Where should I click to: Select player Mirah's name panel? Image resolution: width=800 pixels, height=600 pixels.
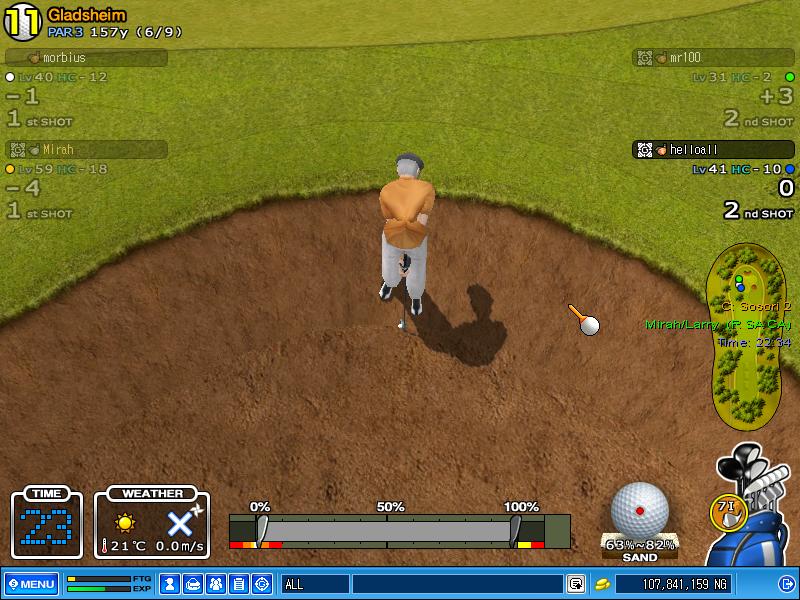point(86,149)
